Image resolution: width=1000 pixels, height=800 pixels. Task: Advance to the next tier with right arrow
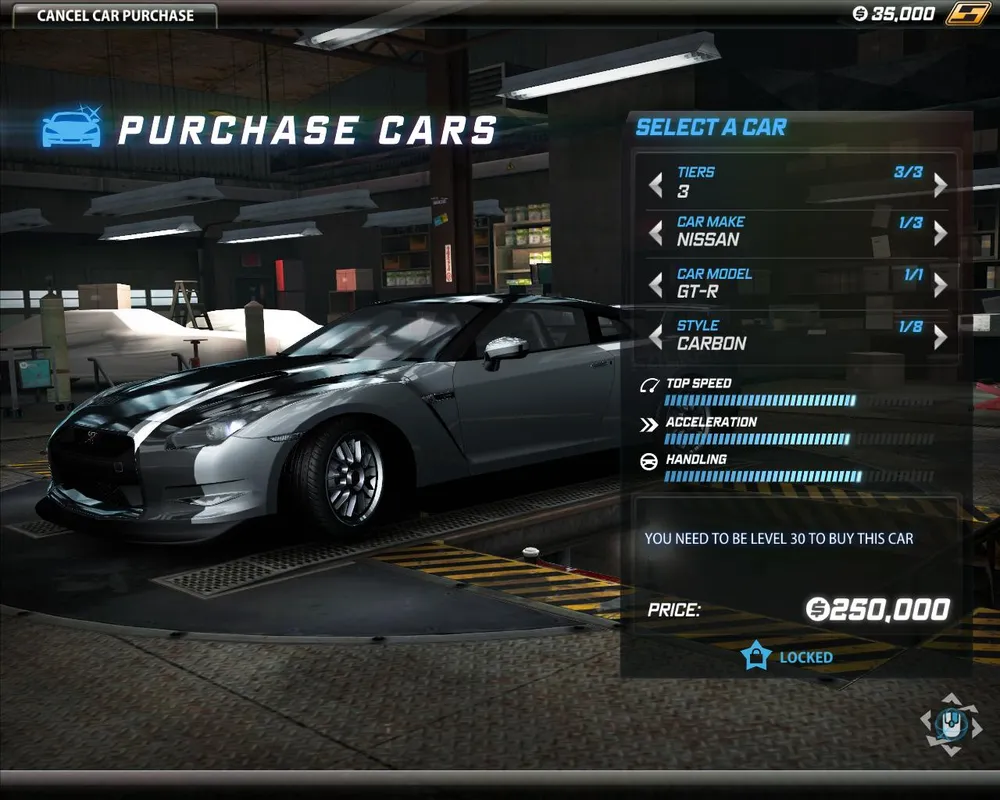point(940,185)
